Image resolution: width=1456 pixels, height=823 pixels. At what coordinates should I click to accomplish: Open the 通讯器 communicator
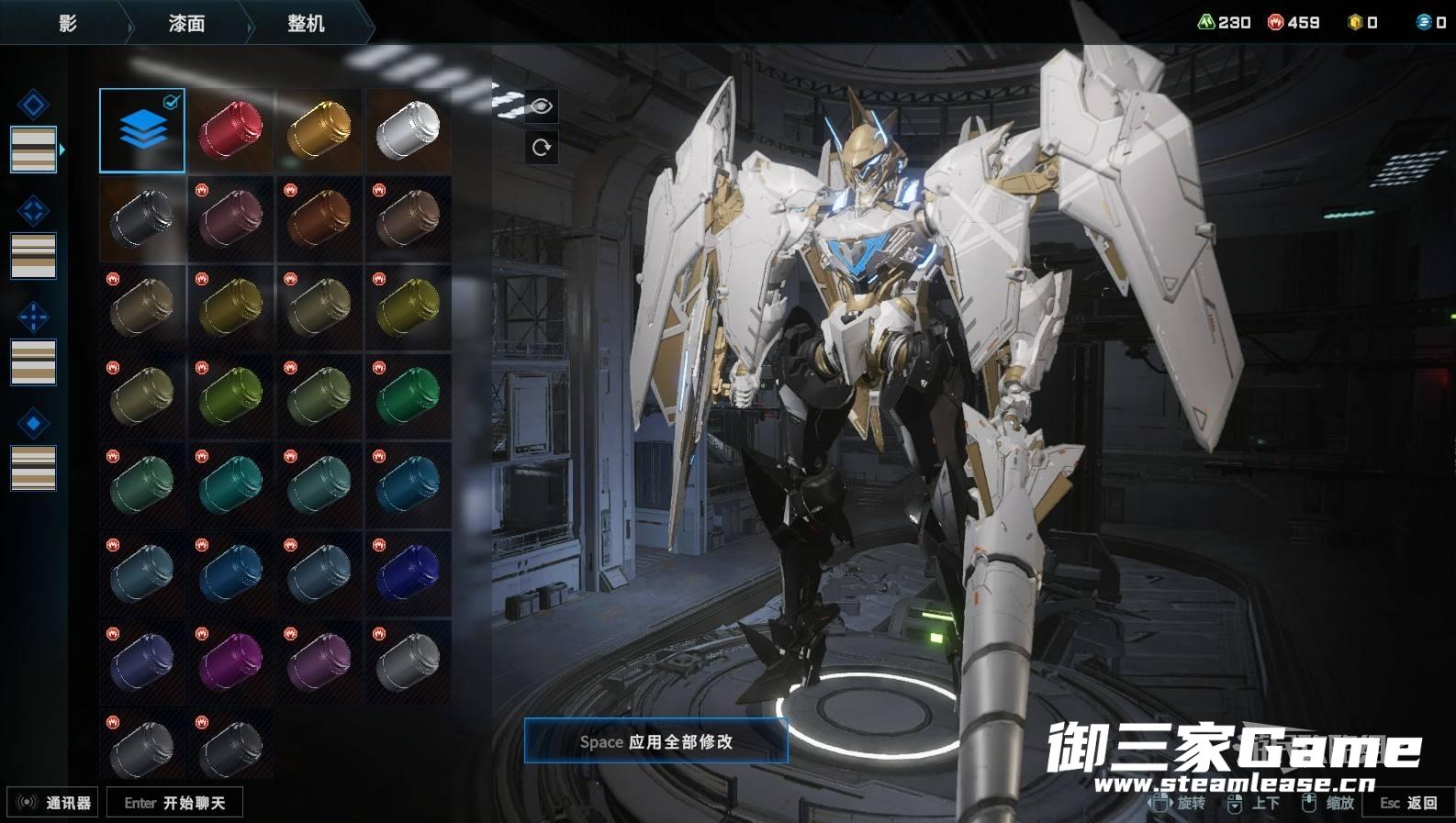pos(53,803)
